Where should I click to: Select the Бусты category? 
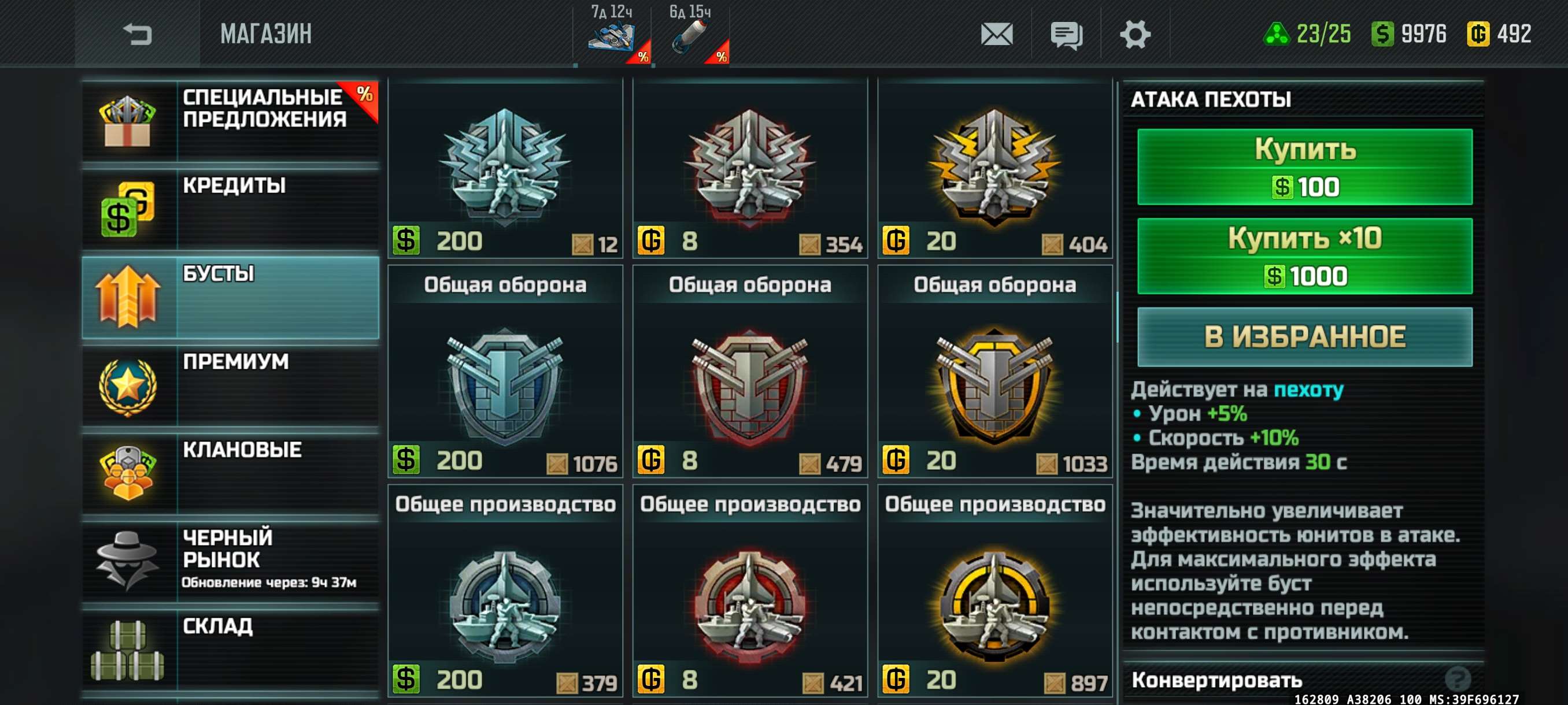(230, 297)
